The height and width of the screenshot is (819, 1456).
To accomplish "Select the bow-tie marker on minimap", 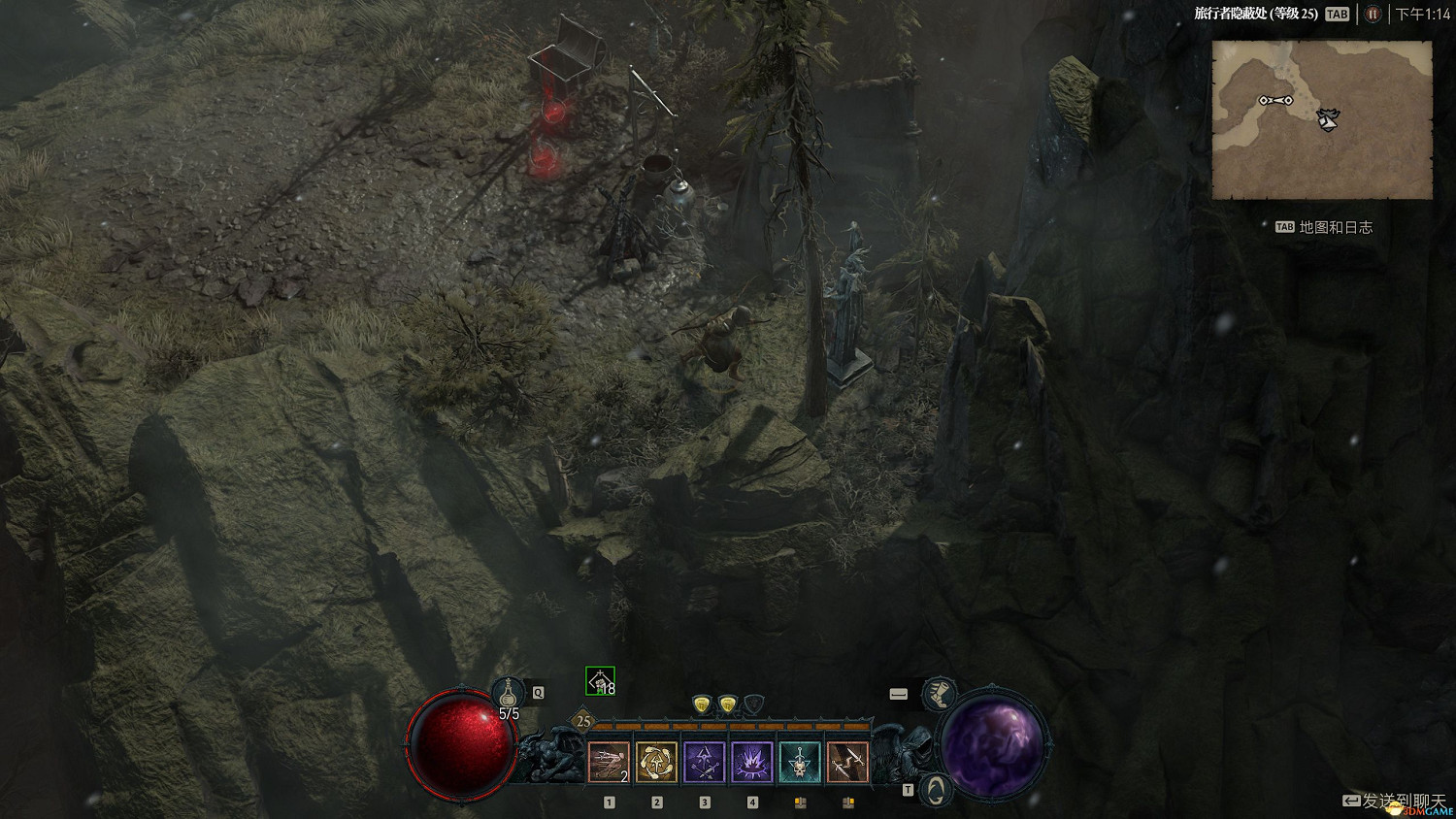I will tap(1275, 100).
